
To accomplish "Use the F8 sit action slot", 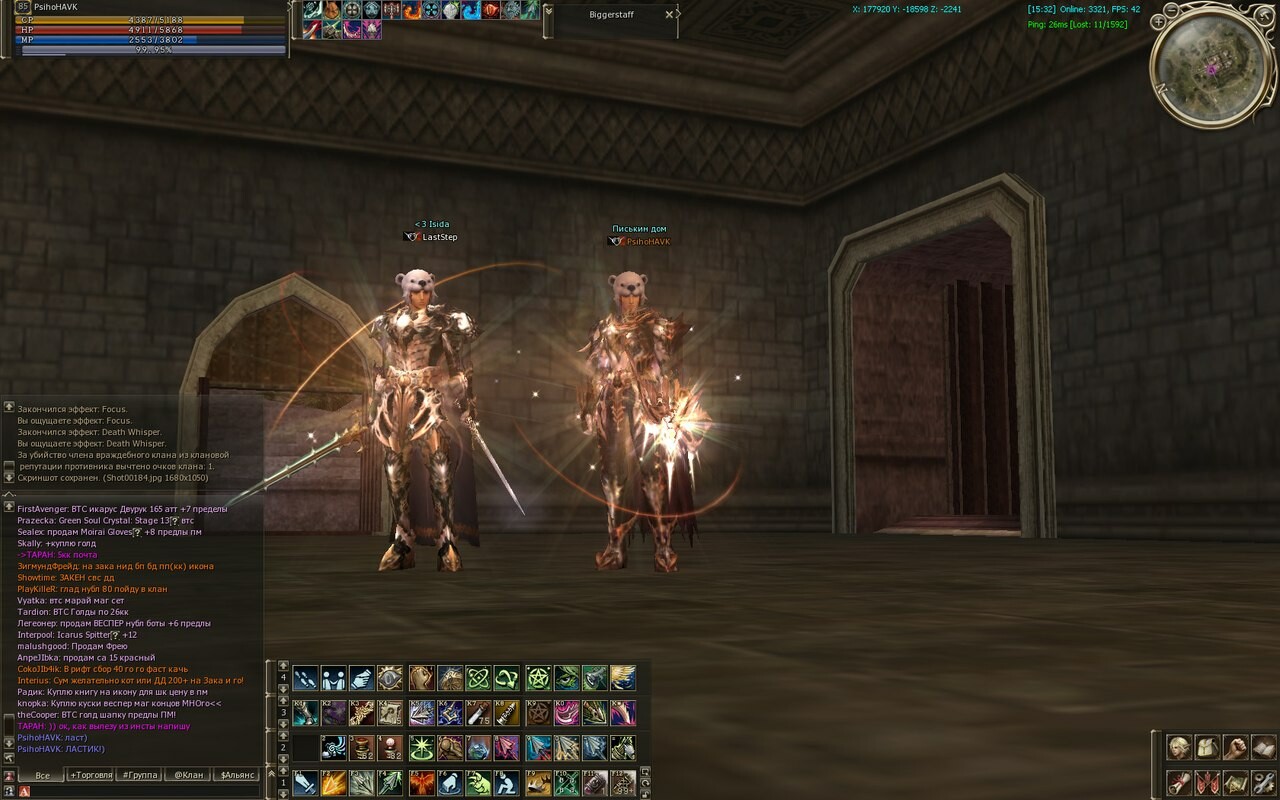I will point(506,782).
